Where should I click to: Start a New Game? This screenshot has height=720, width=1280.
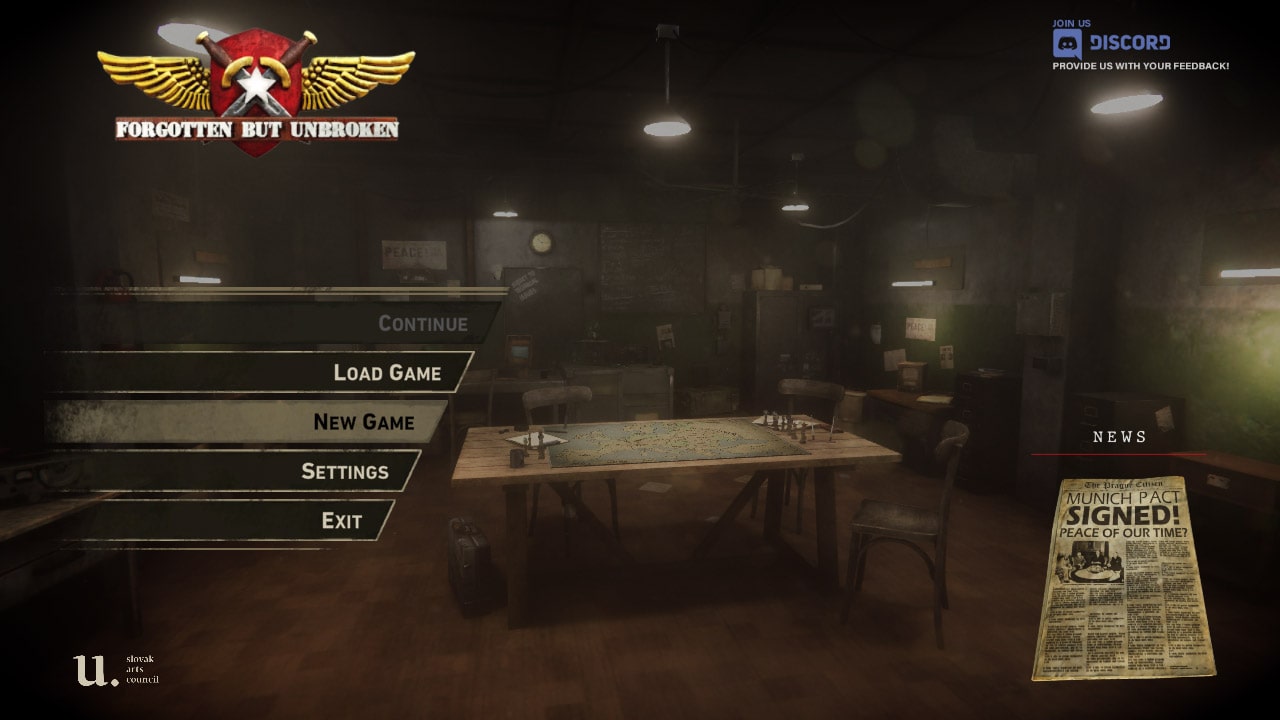coord(363,422)
